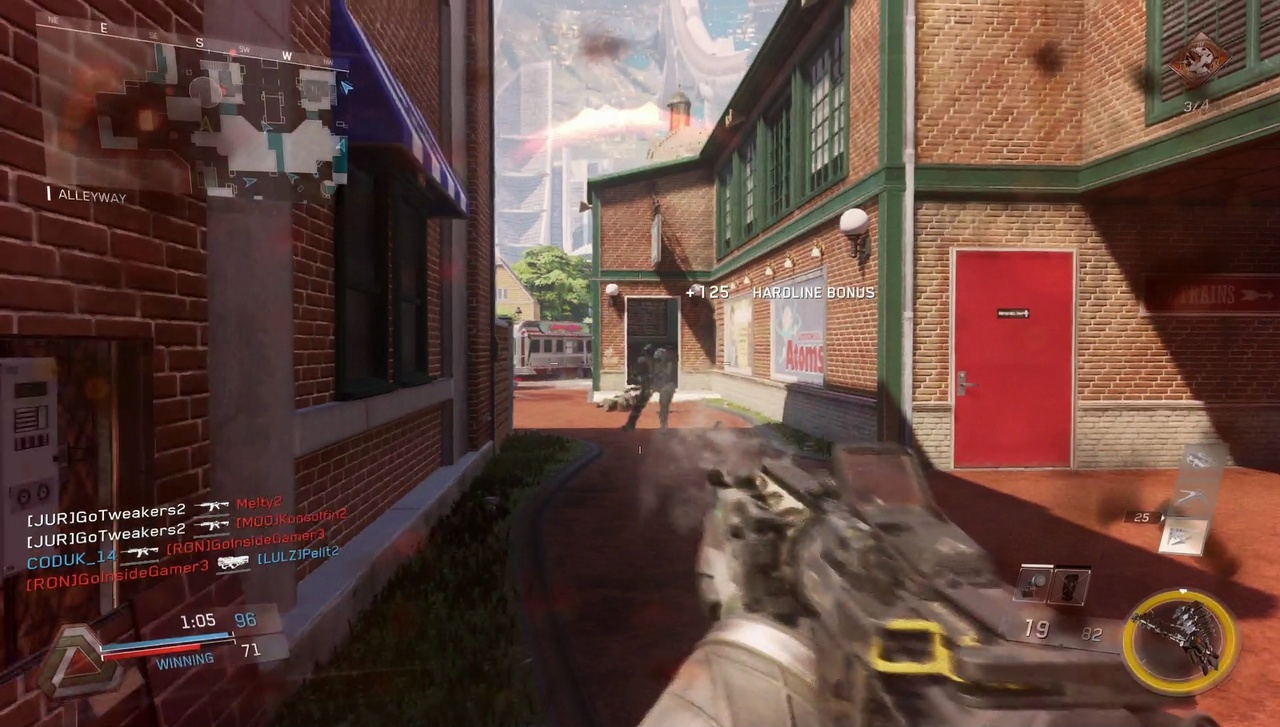This screenshot has height=727, width=1280.
Task: Click the compass heading S above the minimap
Action: [199, 43]
